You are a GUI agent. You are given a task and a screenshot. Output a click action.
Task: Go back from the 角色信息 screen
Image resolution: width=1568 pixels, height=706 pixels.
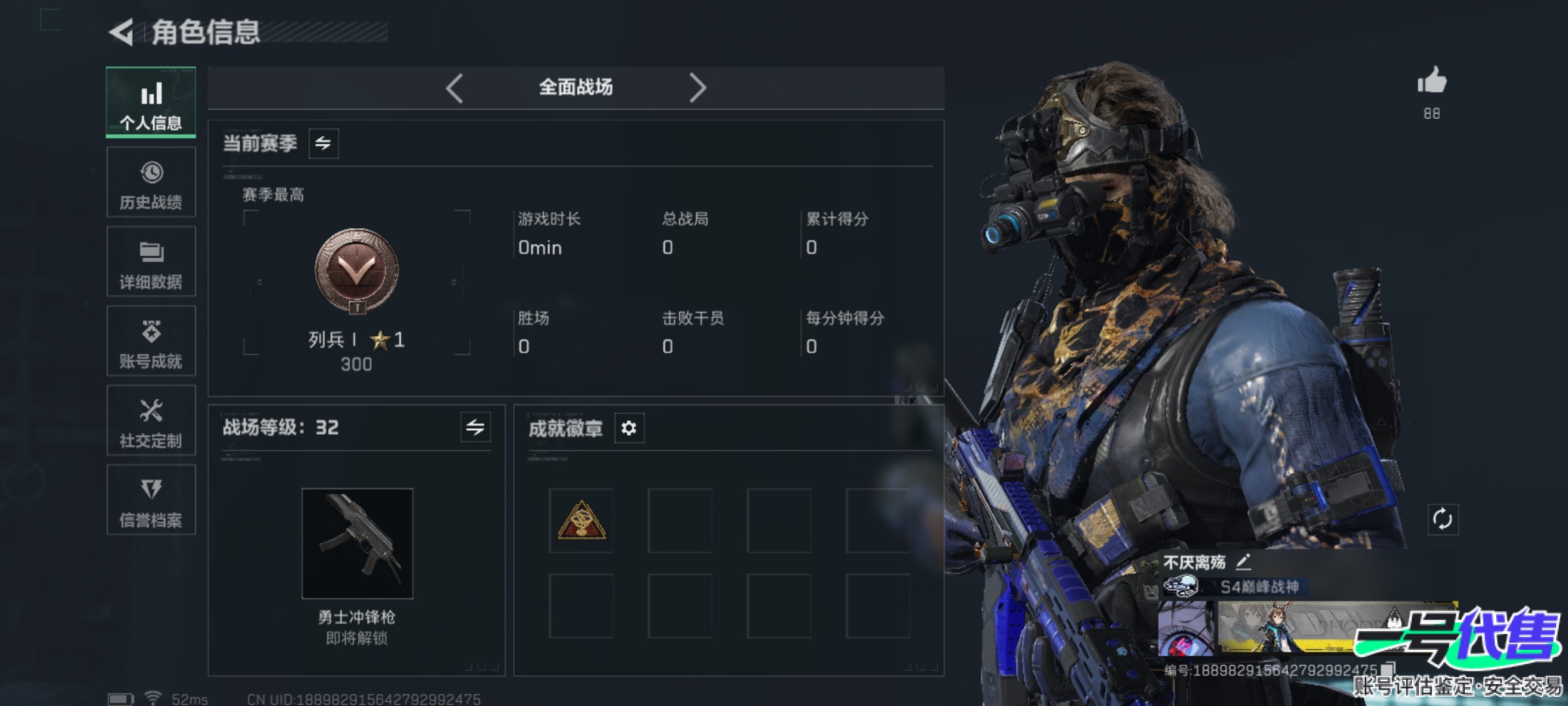click(x=122, y=32)
